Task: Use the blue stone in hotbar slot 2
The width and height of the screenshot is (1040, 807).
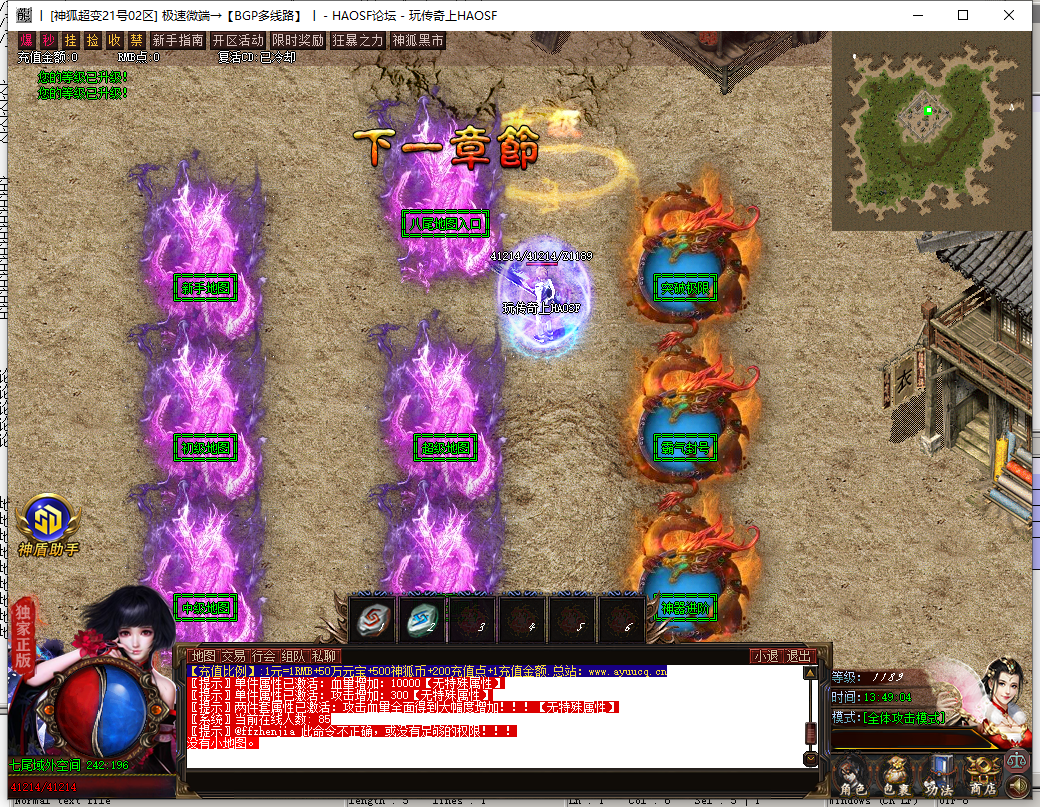Action: pos(422,619)
